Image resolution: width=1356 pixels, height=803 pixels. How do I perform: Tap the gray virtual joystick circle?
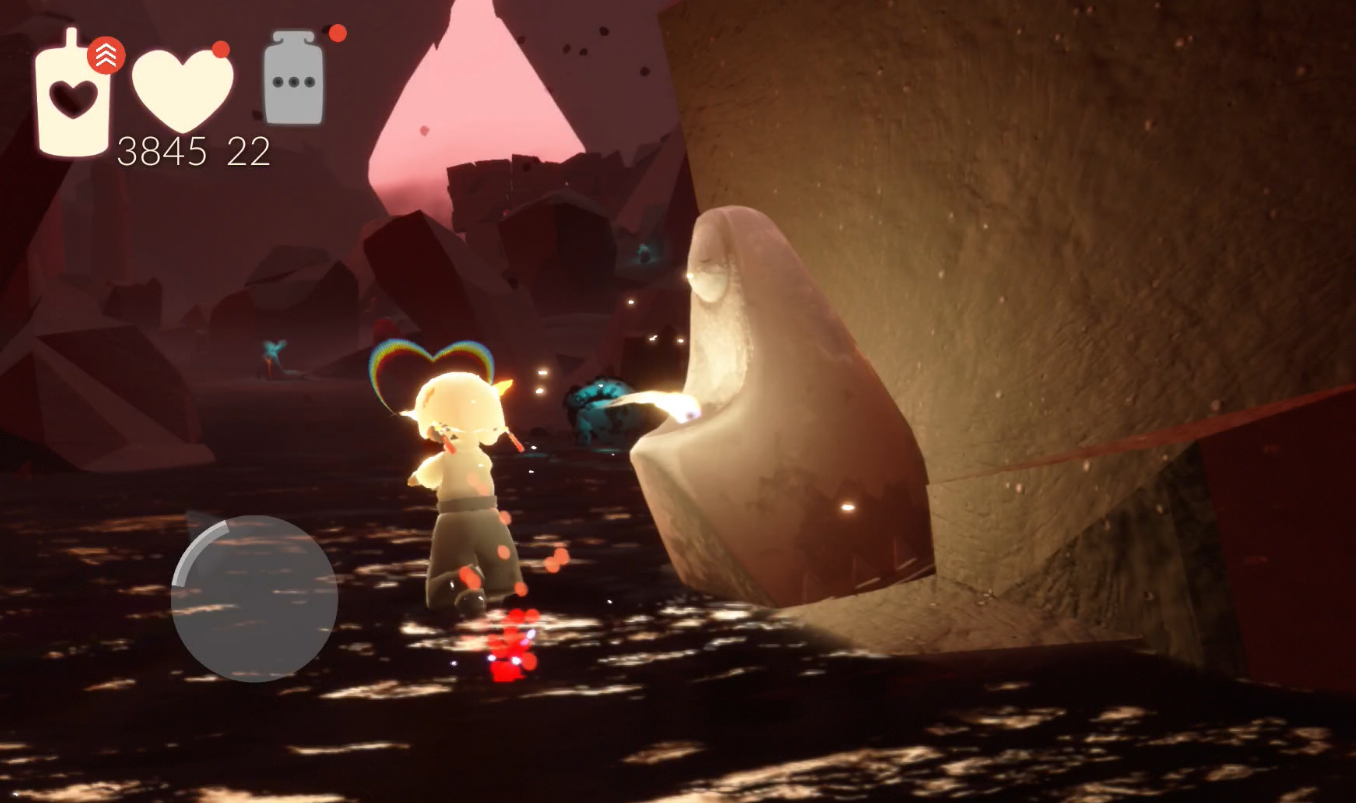[254, 598]
